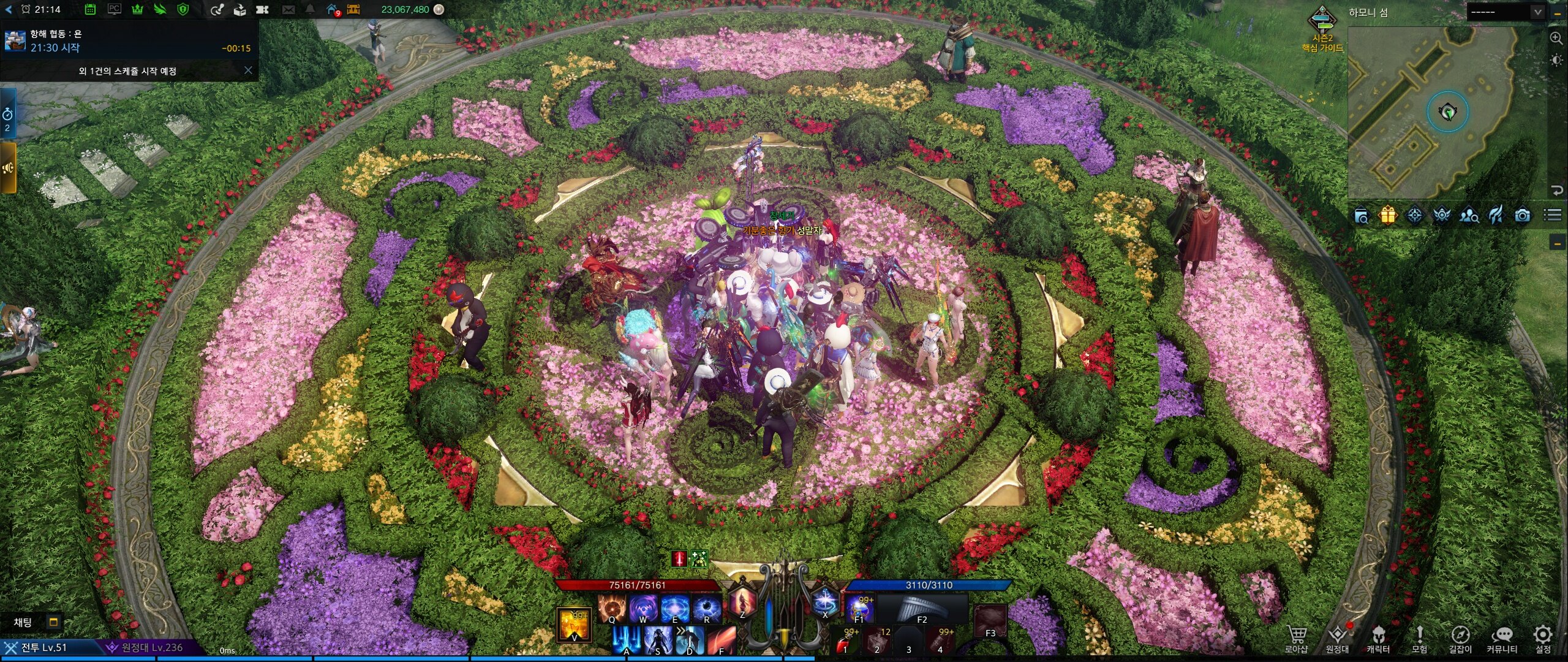Open the green calendar schedule icon

(x=90, y=9)
